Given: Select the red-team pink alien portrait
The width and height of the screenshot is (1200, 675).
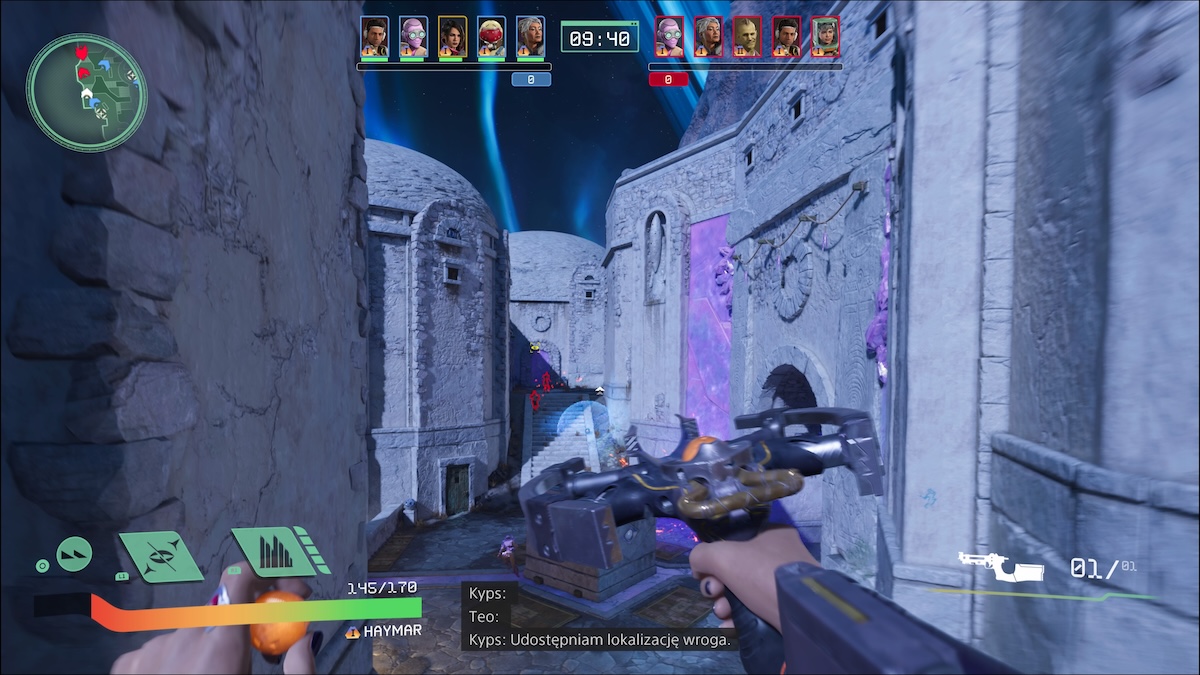Looking at the screenshot, I should tap(669, 36).
